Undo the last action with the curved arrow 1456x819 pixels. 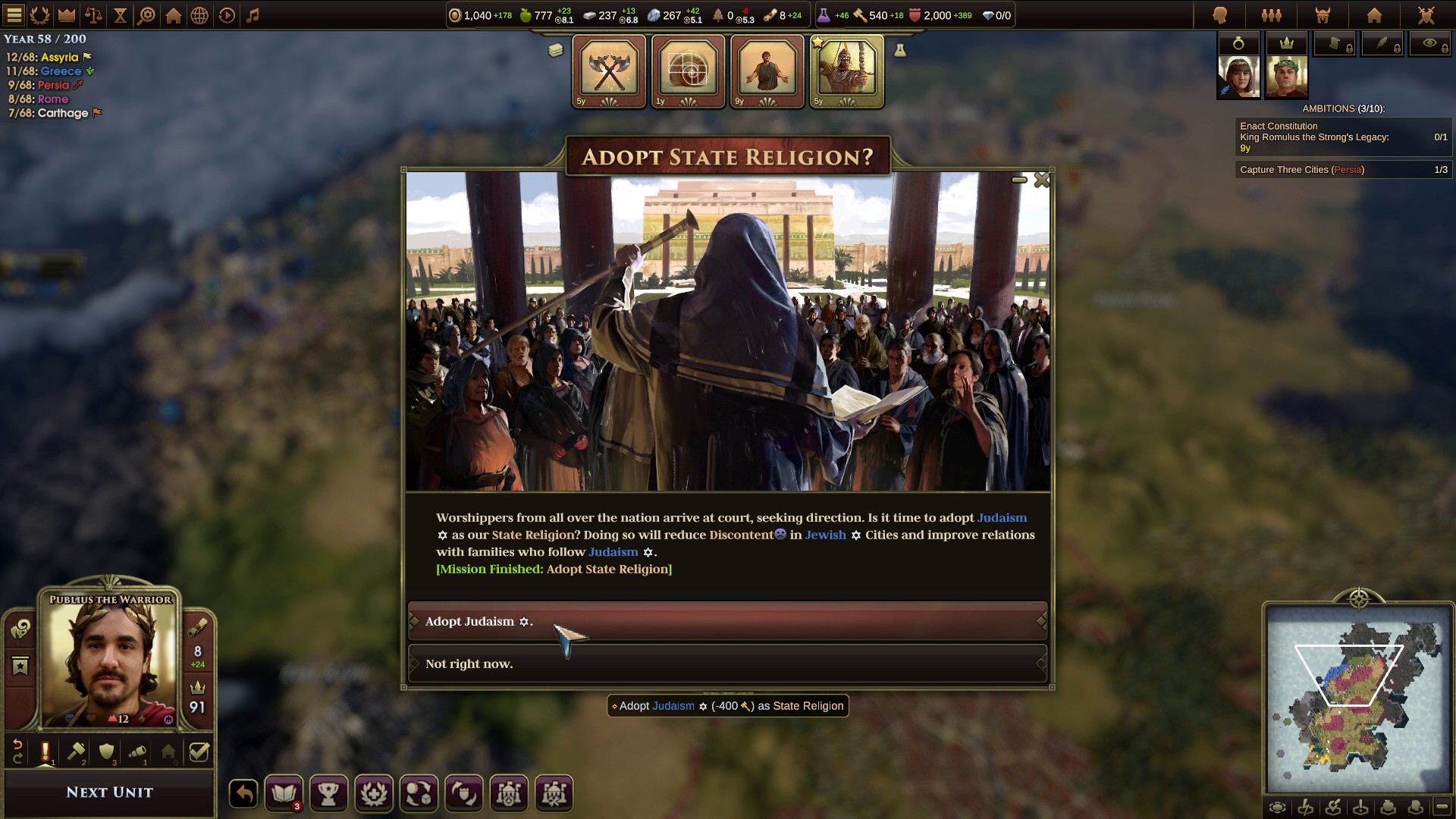pyautogui.click(x=241, y=793)
